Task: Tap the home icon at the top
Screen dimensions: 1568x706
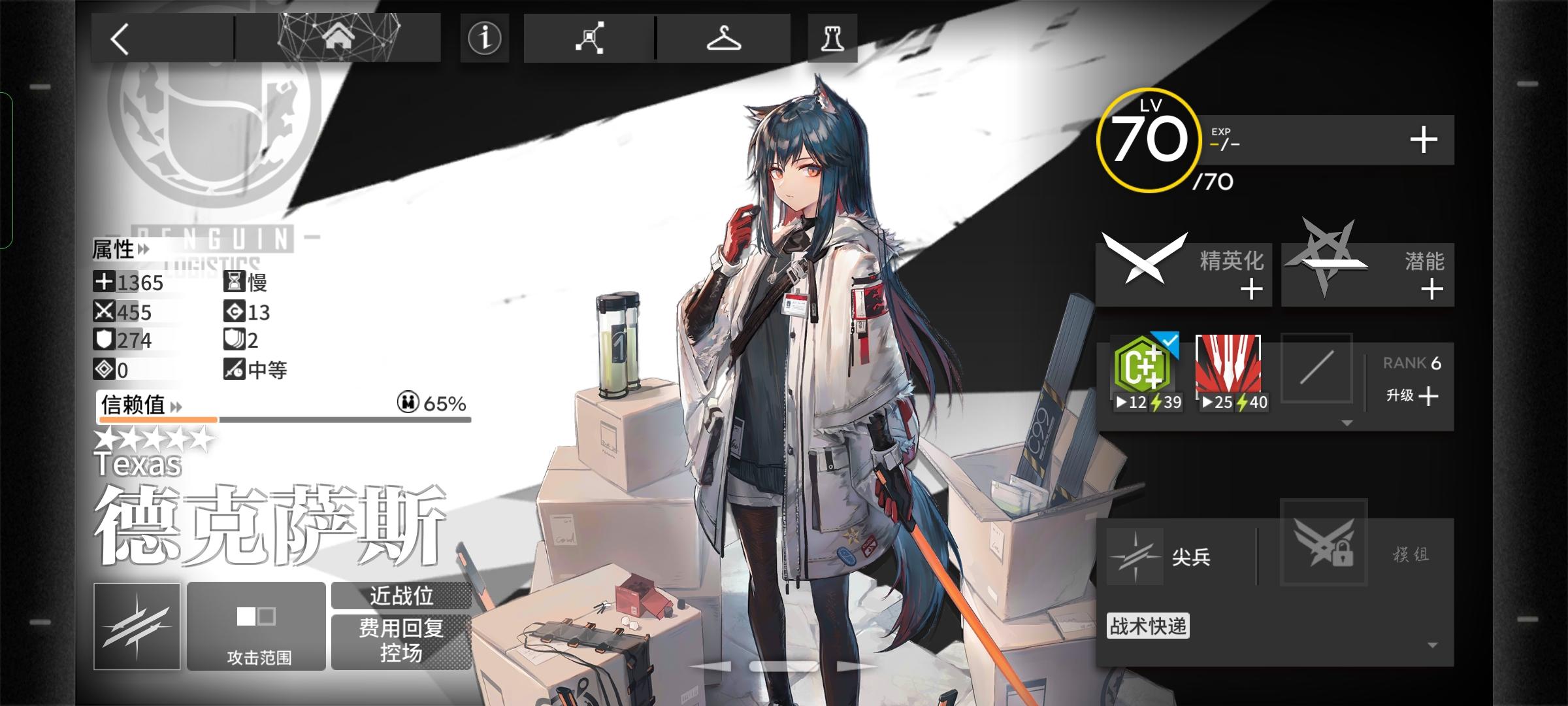Action: [x=339, y=39]
